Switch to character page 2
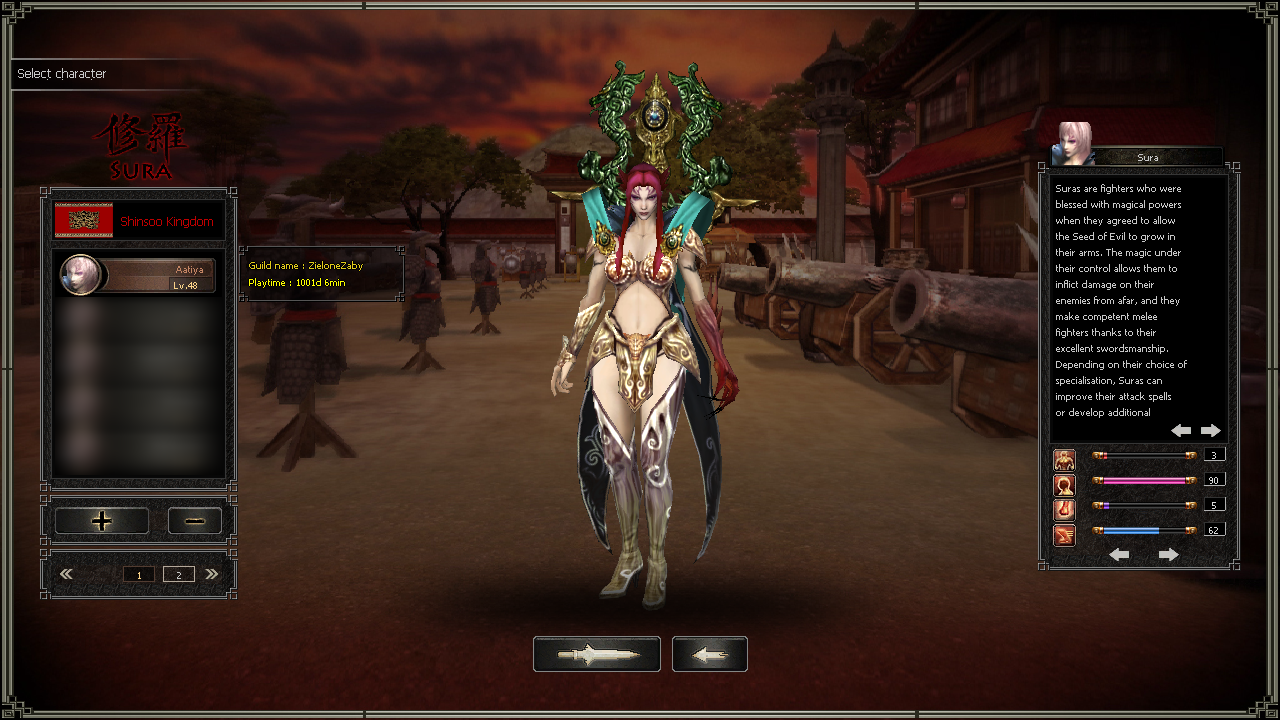This screenshot has width=1280, height=720. tap(179, 574)
